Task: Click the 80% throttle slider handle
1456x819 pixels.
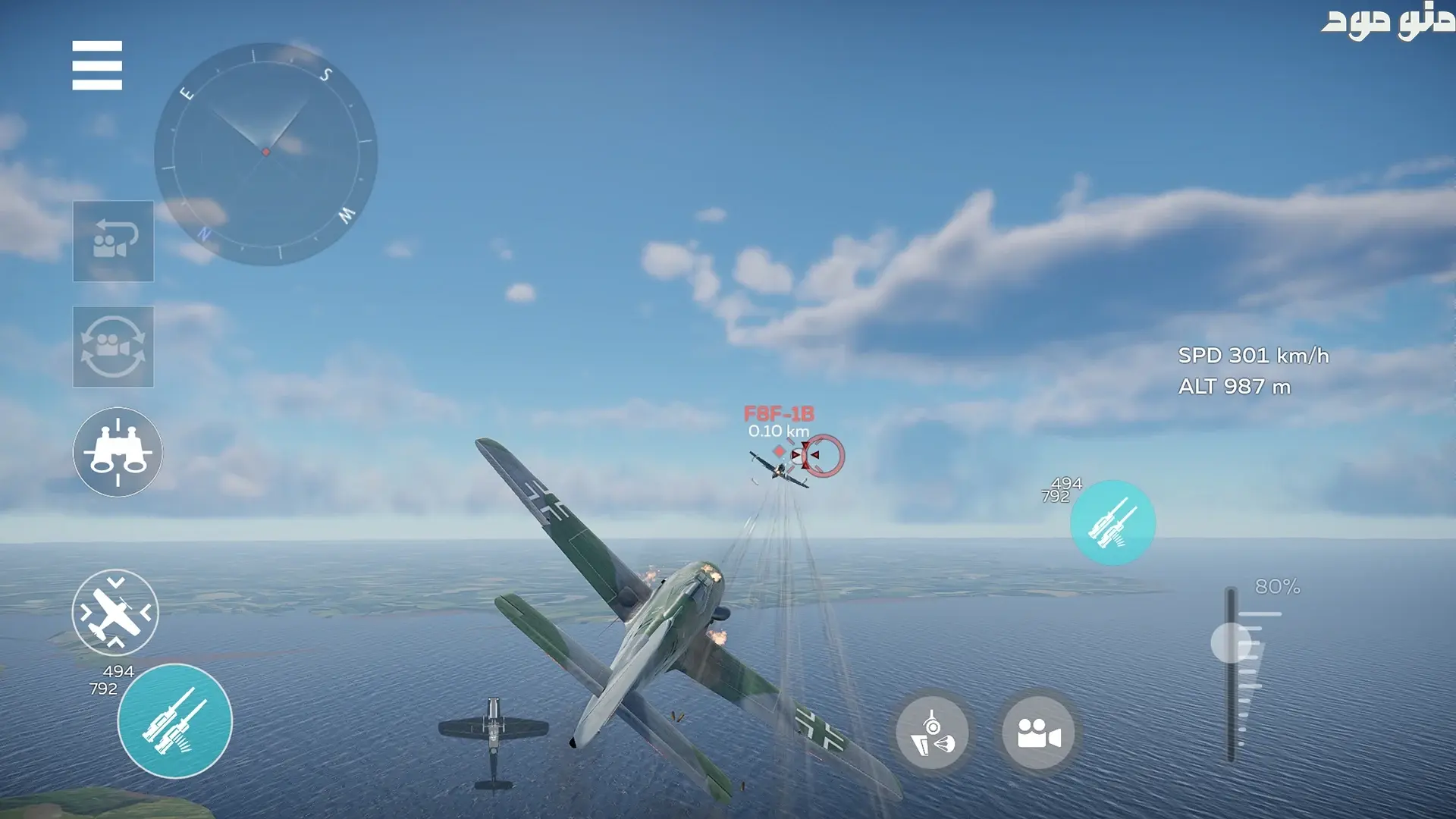Action: 1231,643
